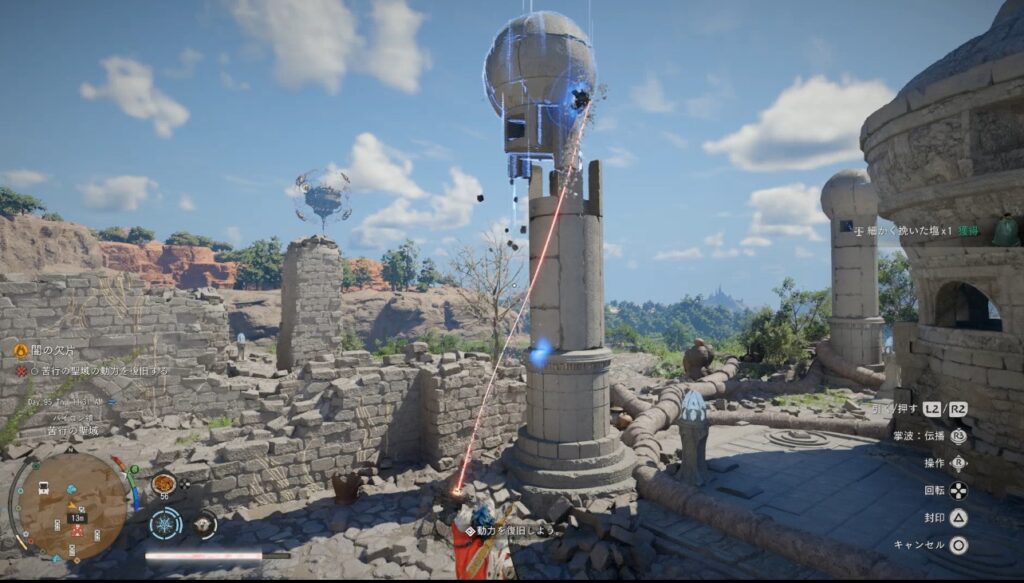This screenshot has height=583, width=1024.
Task: Activate the blue snowflake skill icon
Action: (x=165, y=523)
